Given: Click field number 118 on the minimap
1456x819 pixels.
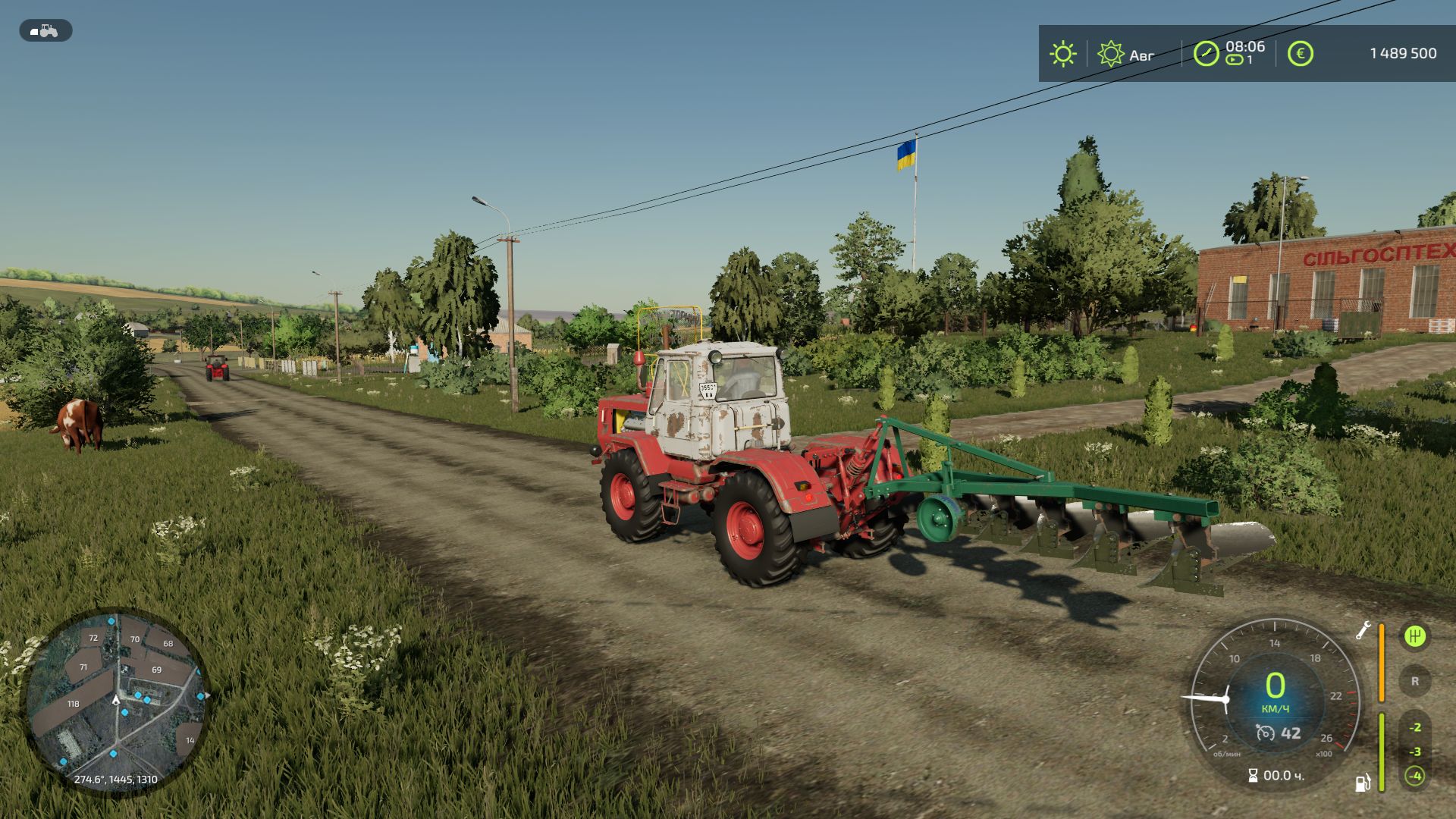Looking at the screenshot, I should pos(73,704).
